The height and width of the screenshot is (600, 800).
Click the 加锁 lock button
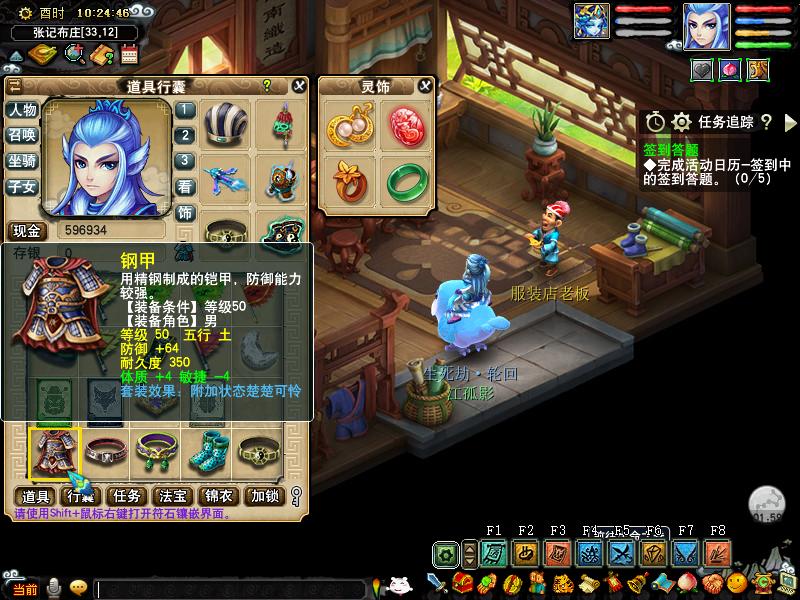pyautogui.click(x=265, y=496)
